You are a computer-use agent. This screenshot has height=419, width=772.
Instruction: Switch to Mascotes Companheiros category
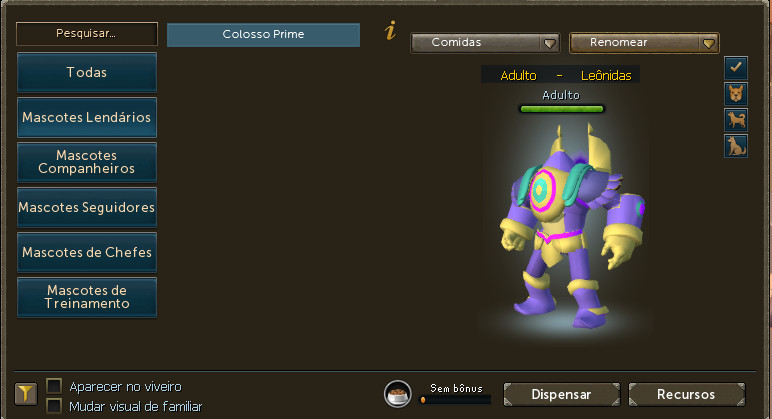[87, 162]
